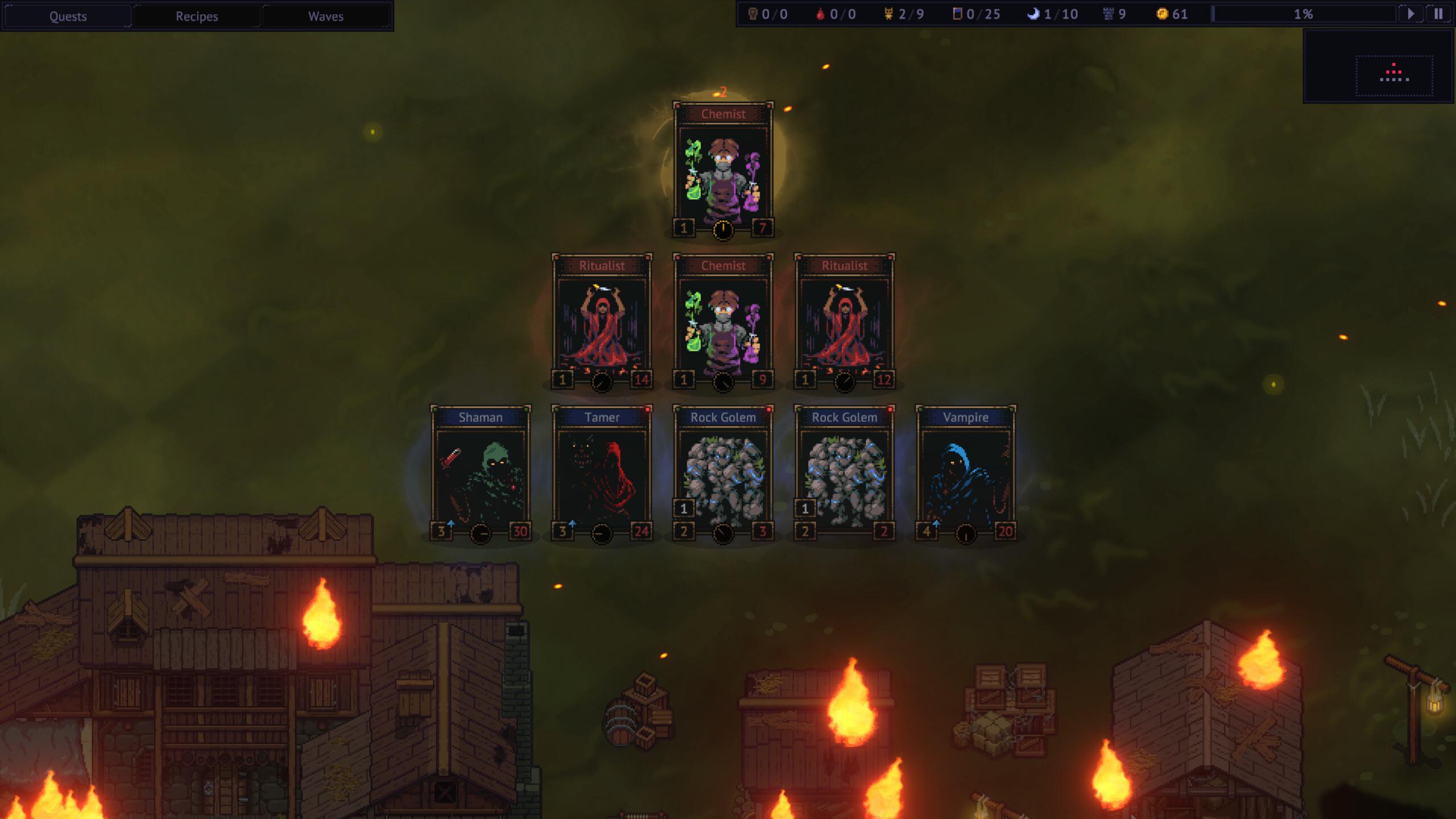Open the Recipes panel
The height and width of the screenshot is (819, 1456).
tap(197, 16)
